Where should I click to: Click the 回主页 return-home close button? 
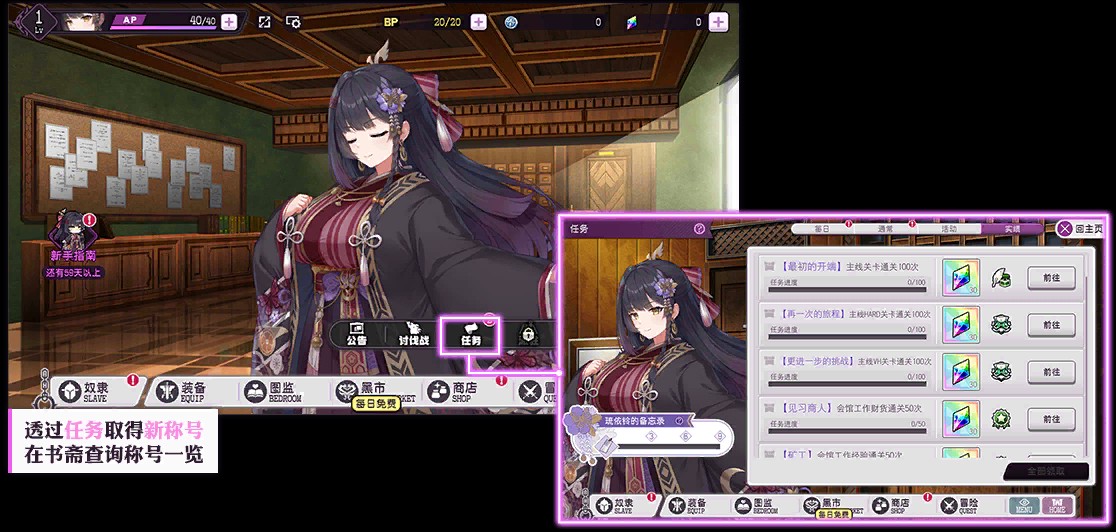1080,229
